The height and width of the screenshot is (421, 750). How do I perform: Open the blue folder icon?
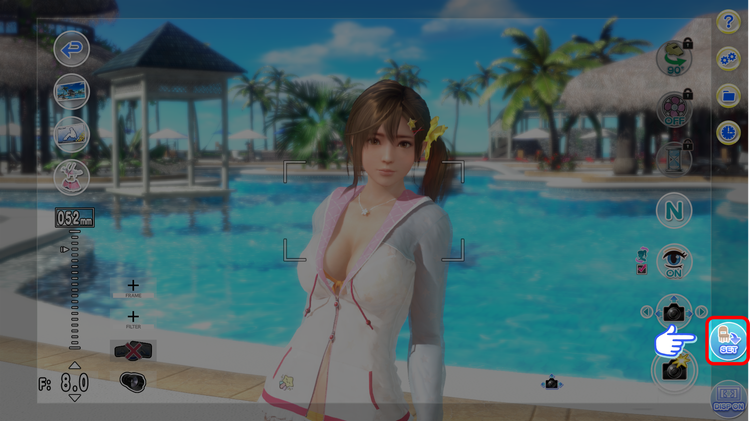click(729, 96)
